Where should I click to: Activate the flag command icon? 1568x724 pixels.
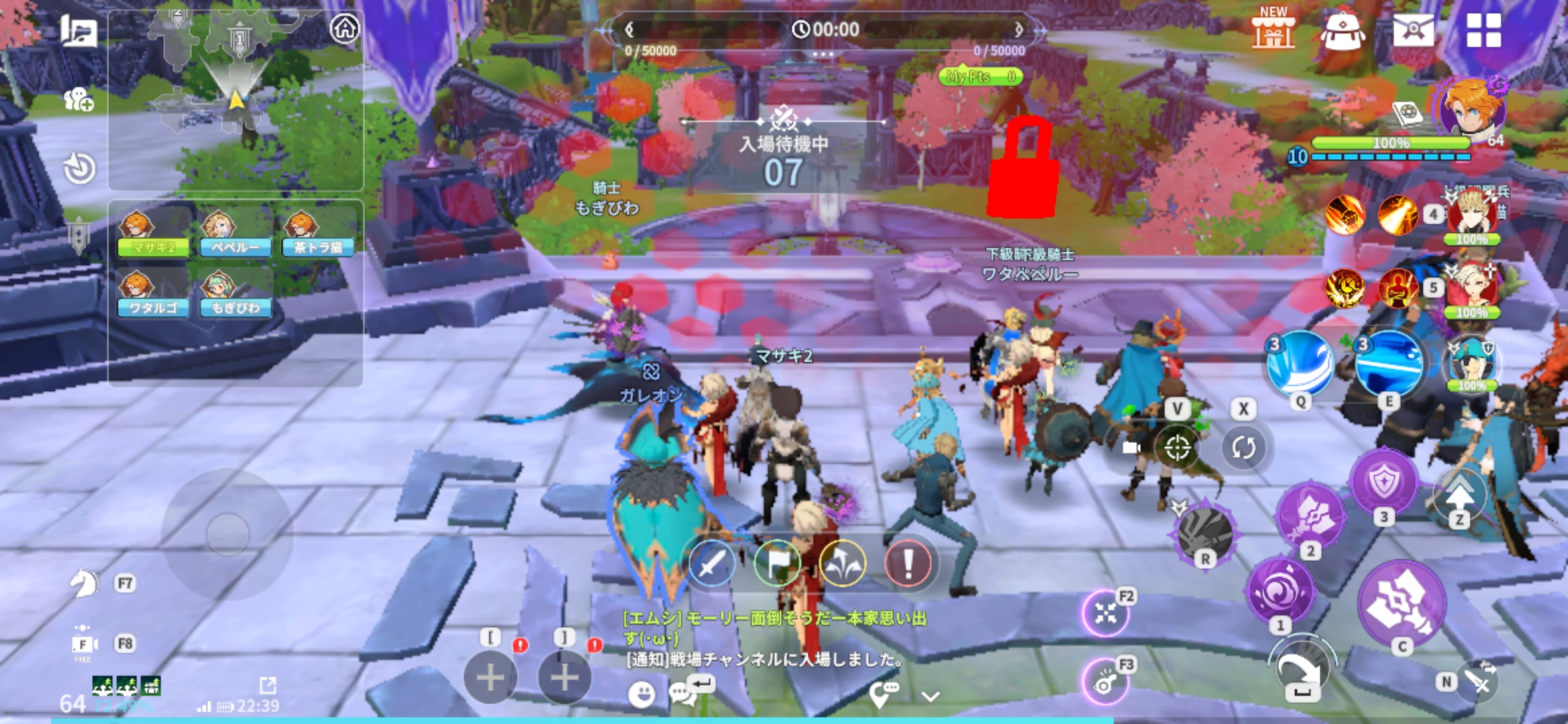[777, 564]
